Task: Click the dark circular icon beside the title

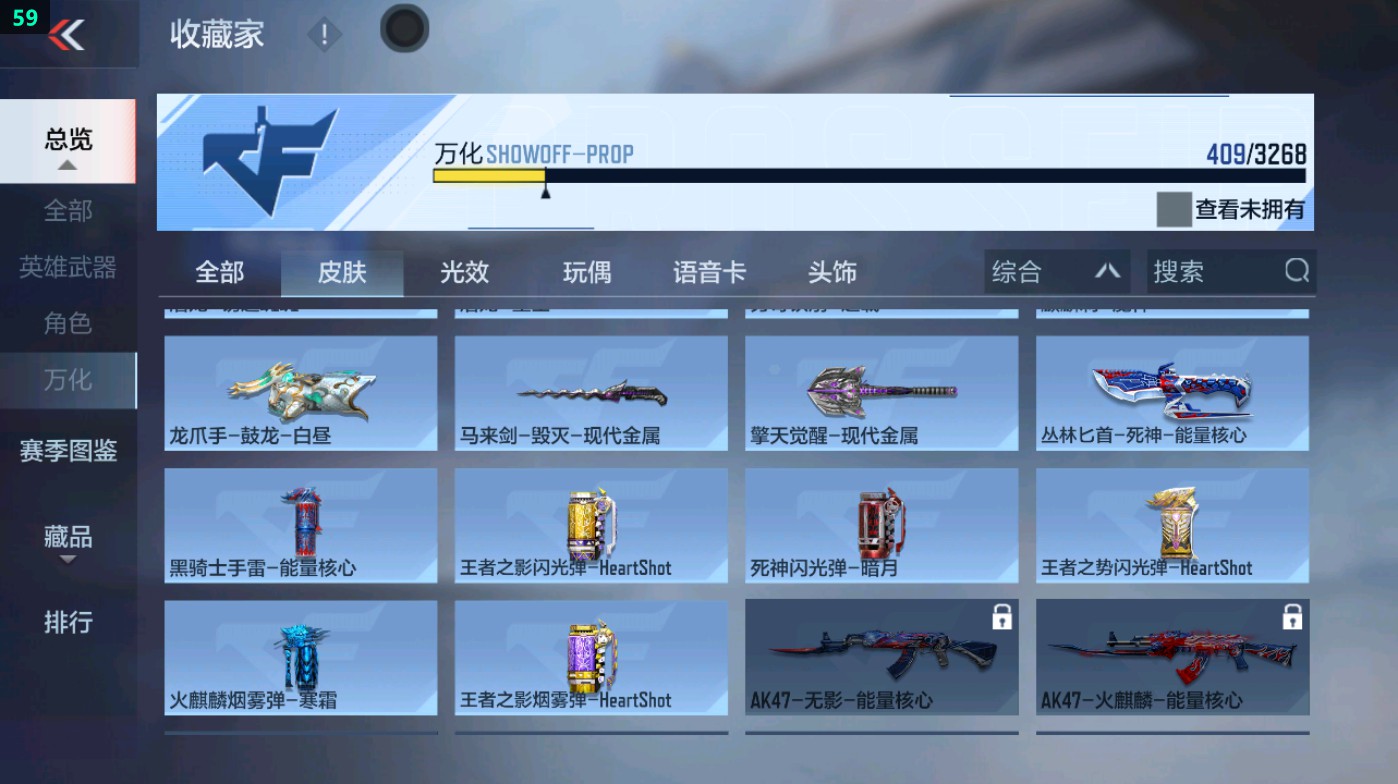Action: pyautogui.click(x=403, y=29)
